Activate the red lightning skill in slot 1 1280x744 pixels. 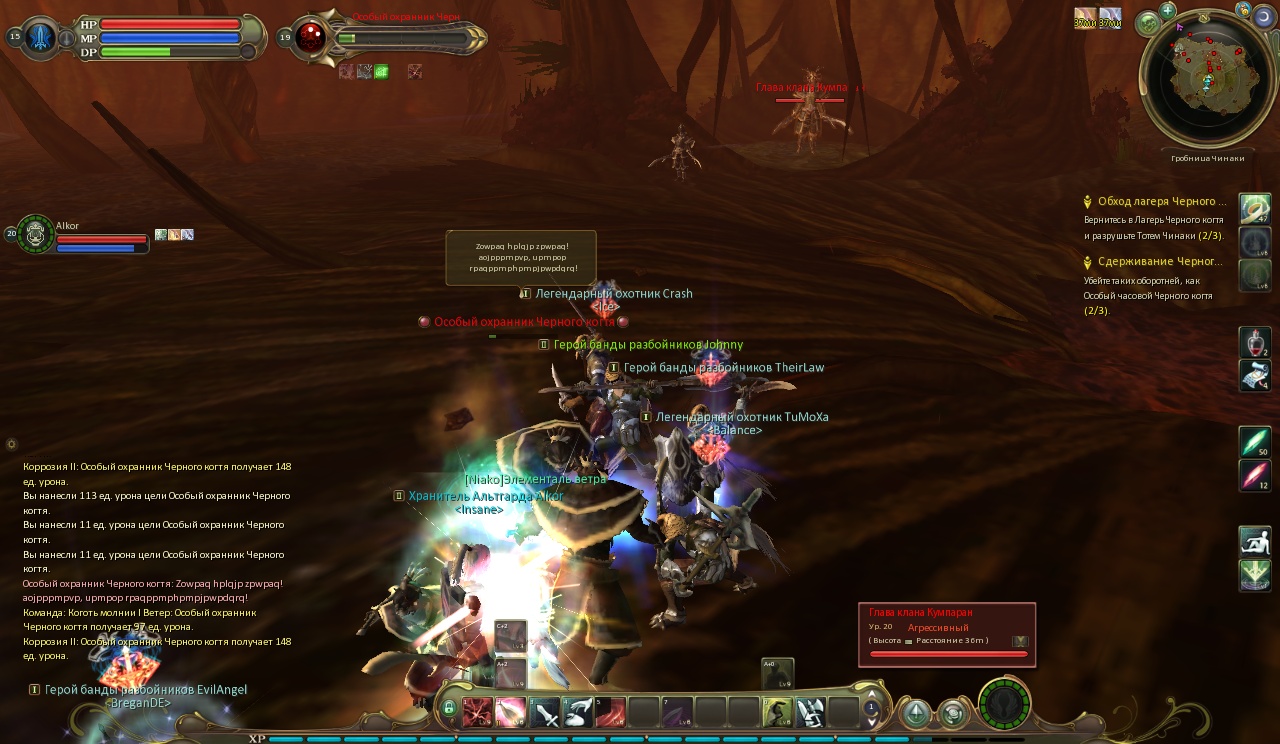tap(477, 712)
